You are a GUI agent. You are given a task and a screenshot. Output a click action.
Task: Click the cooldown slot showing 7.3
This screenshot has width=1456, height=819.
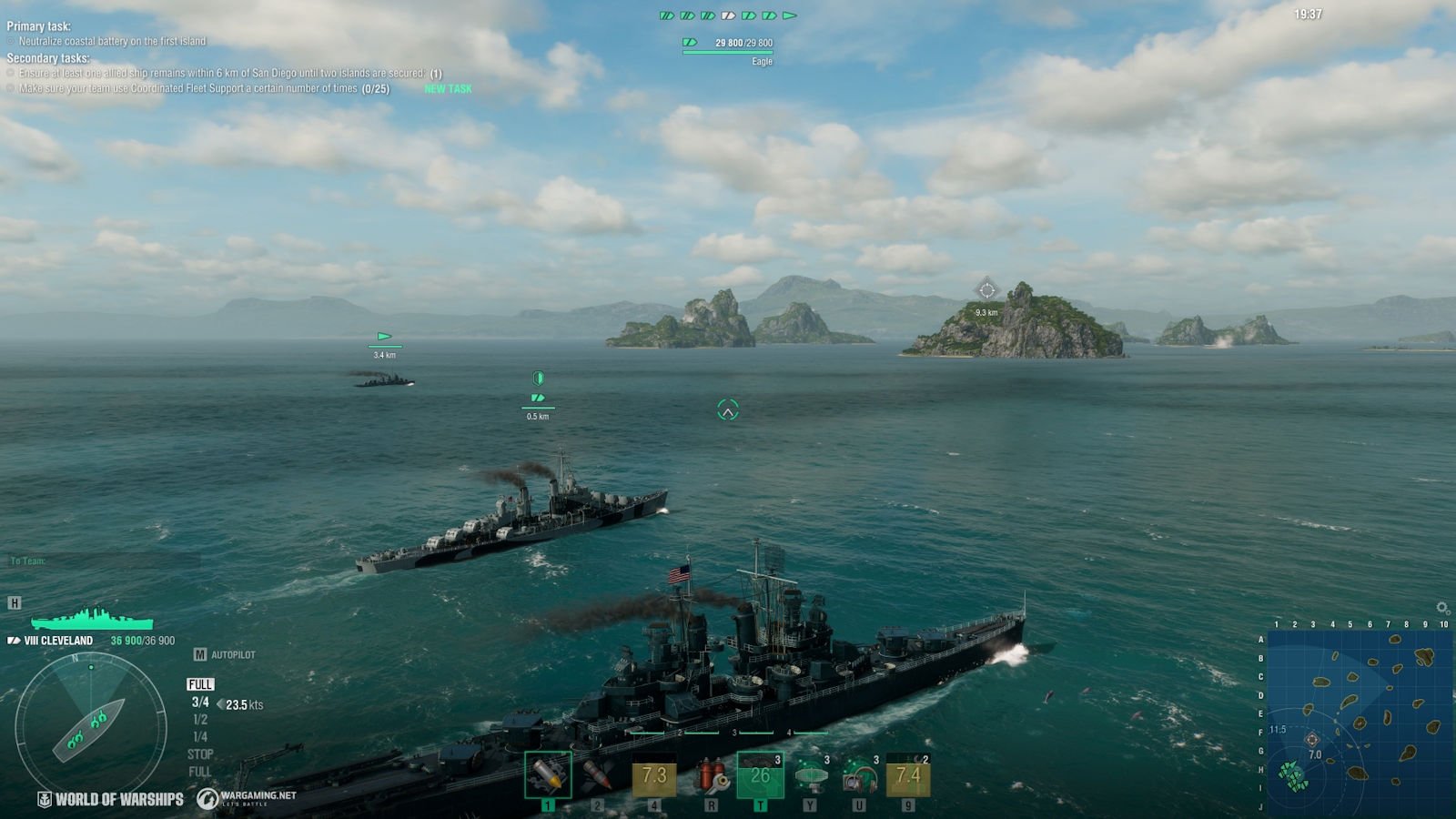pyautogui.click(x=654, y=775)
